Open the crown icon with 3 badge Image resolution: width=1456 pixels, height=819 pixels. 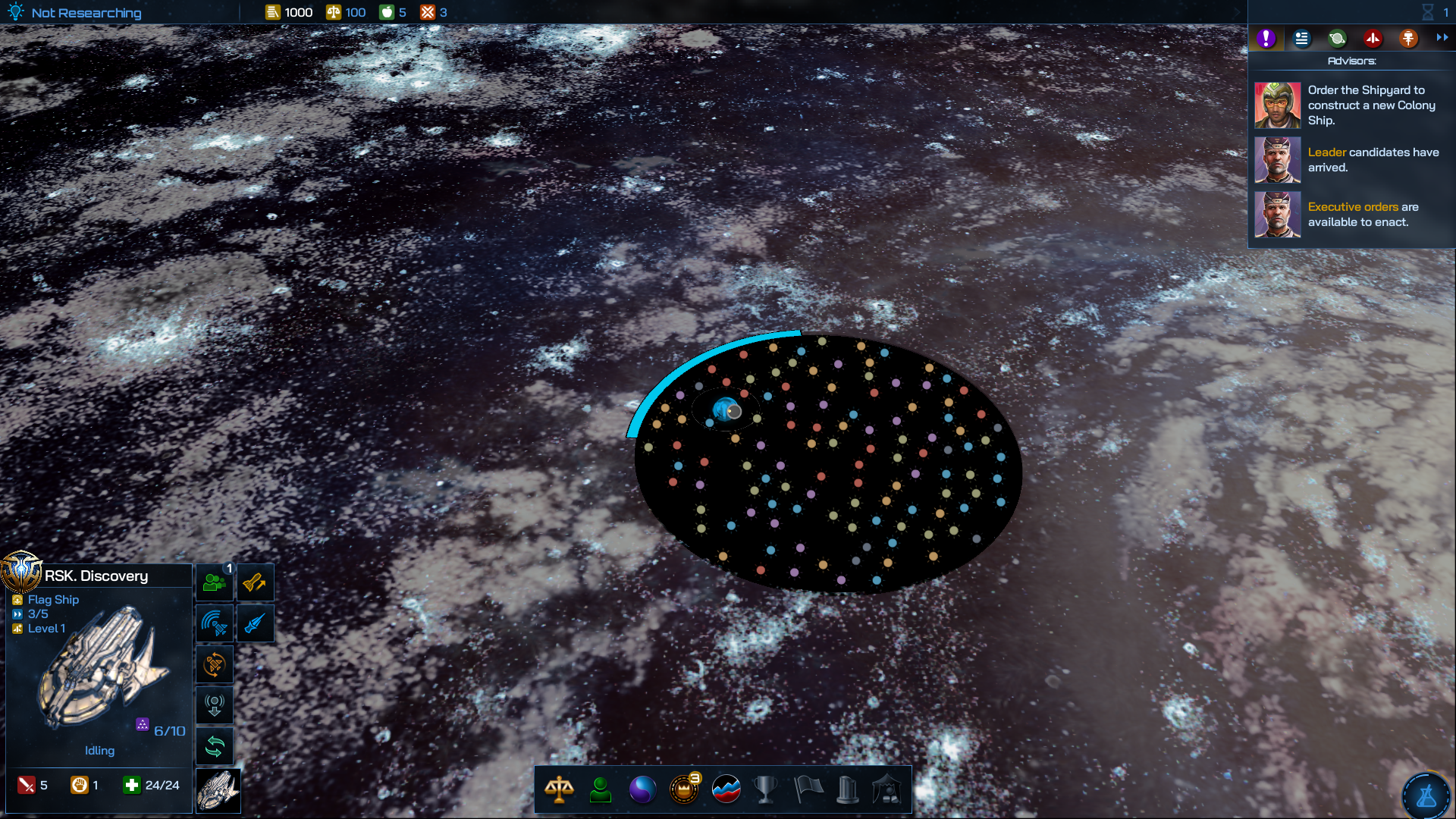click(x=684, y=789)
